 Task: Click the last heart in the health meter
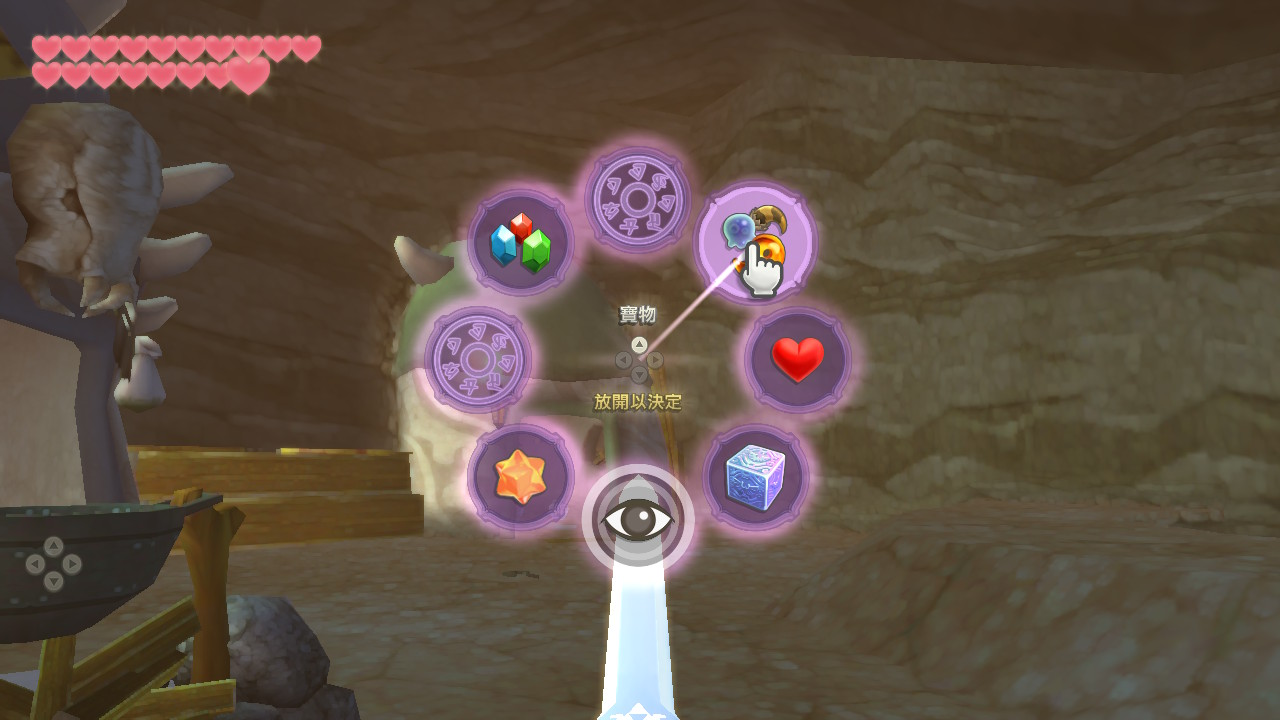(x=249, y=74)
